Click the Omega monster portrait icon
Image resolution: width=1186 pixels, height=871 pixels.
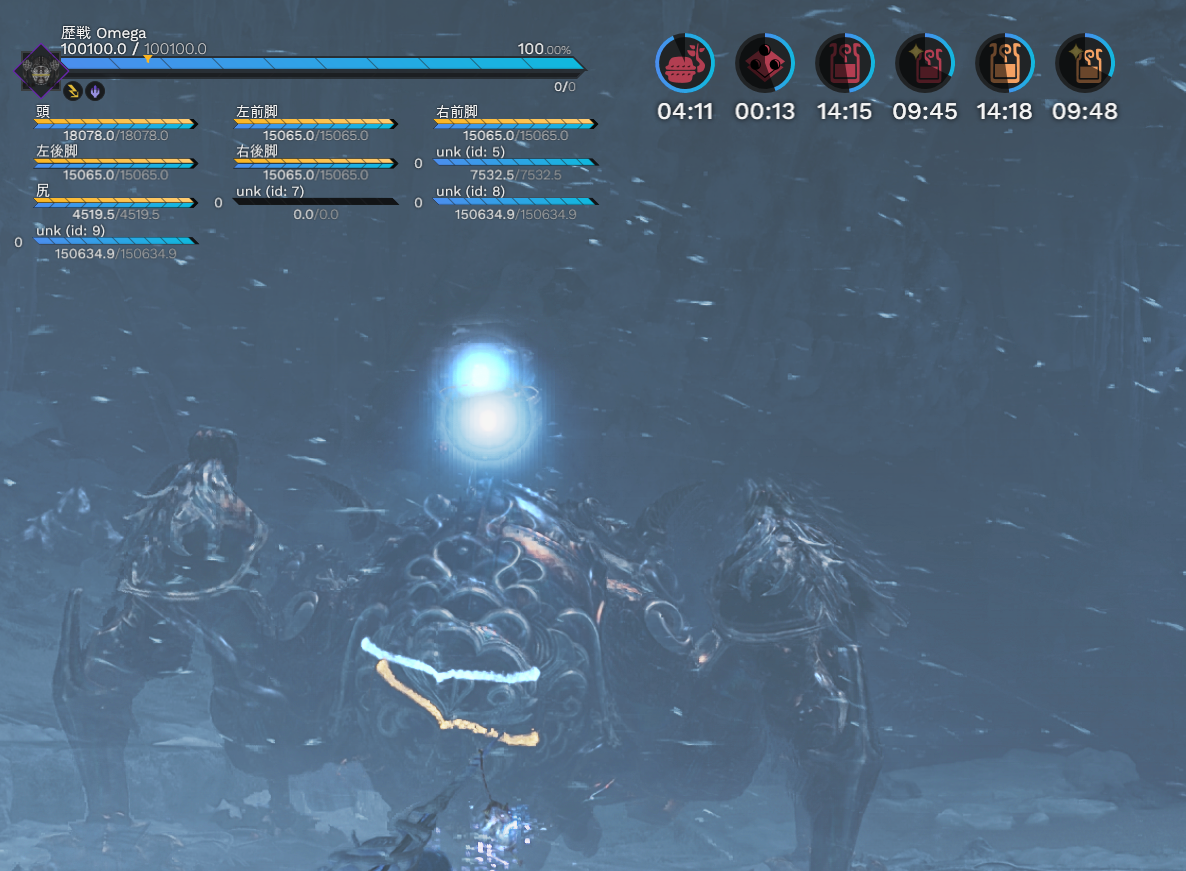39,70
